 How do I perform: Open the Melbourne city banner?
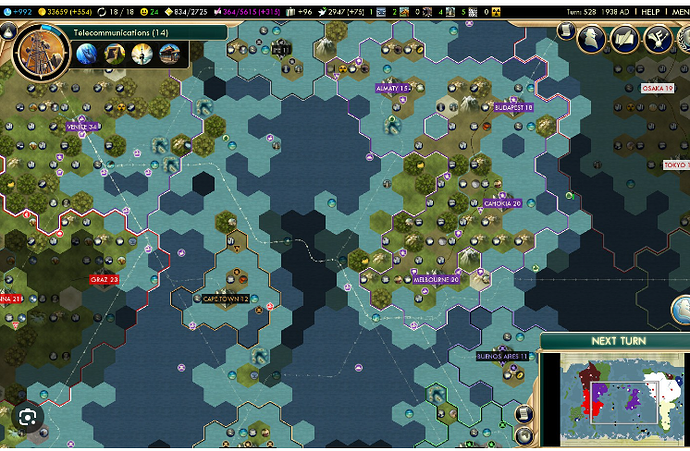(436, 280)
